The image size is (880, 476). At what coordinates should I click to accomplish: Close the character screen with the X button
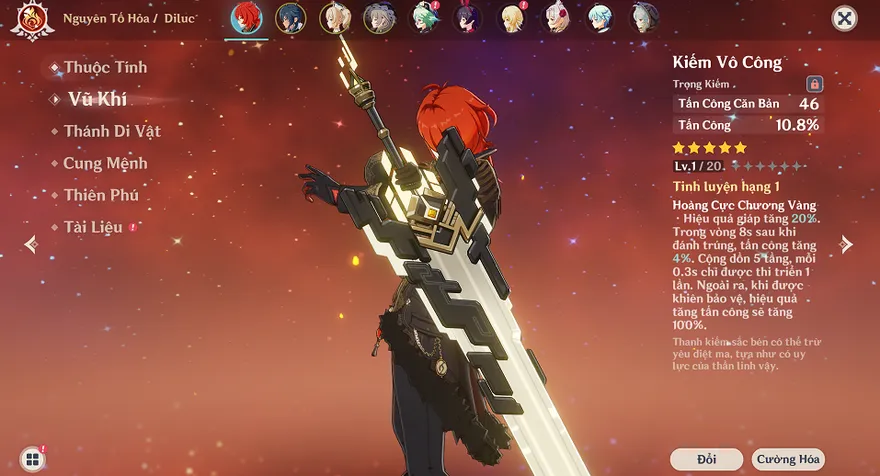tap(845, 18)
